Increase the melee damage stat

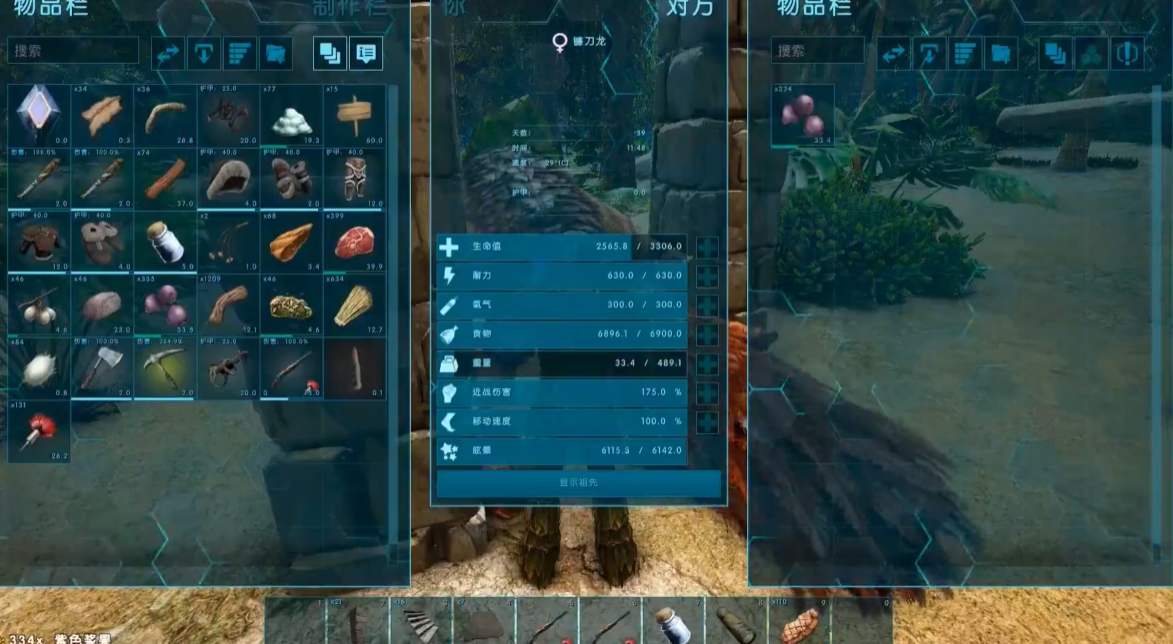click(x=707, y=393)
